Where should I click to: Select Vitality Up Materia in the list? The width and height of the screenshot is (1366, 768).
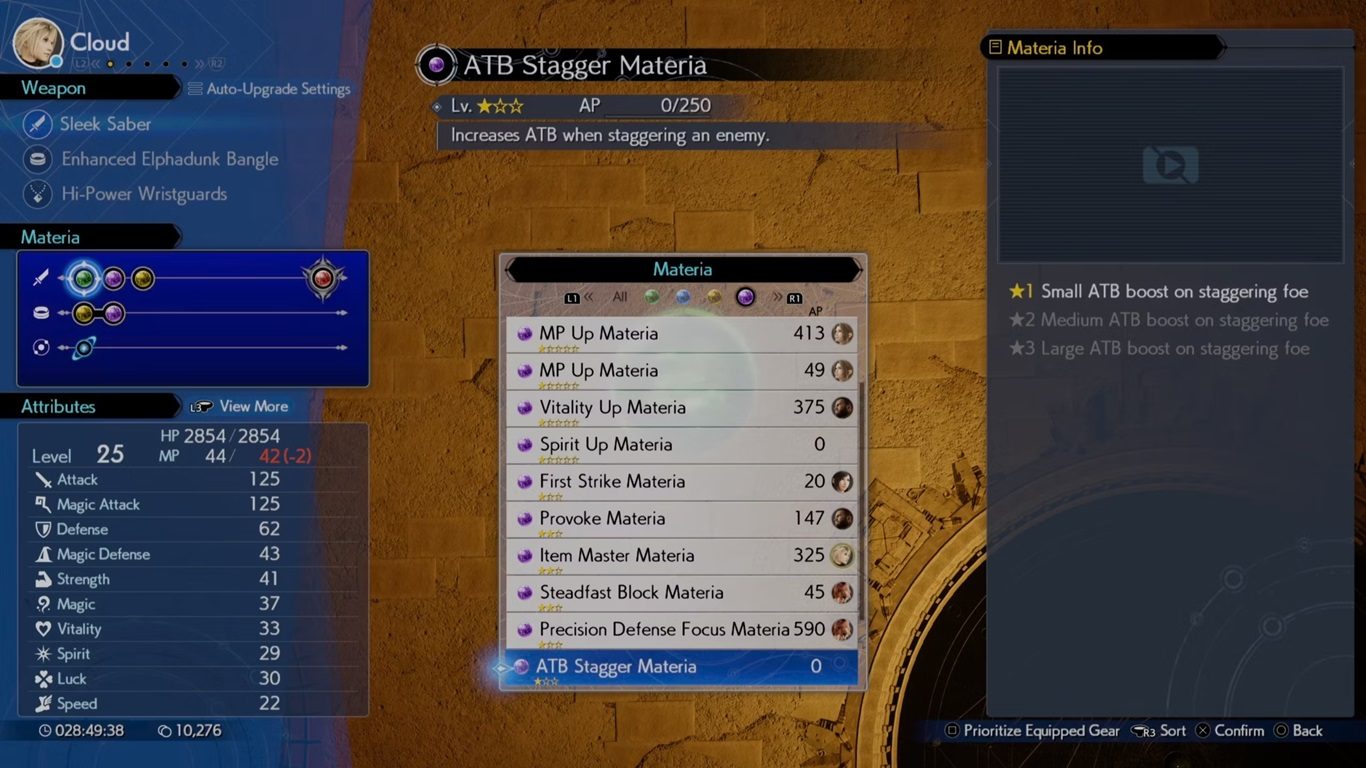(682, 408)
